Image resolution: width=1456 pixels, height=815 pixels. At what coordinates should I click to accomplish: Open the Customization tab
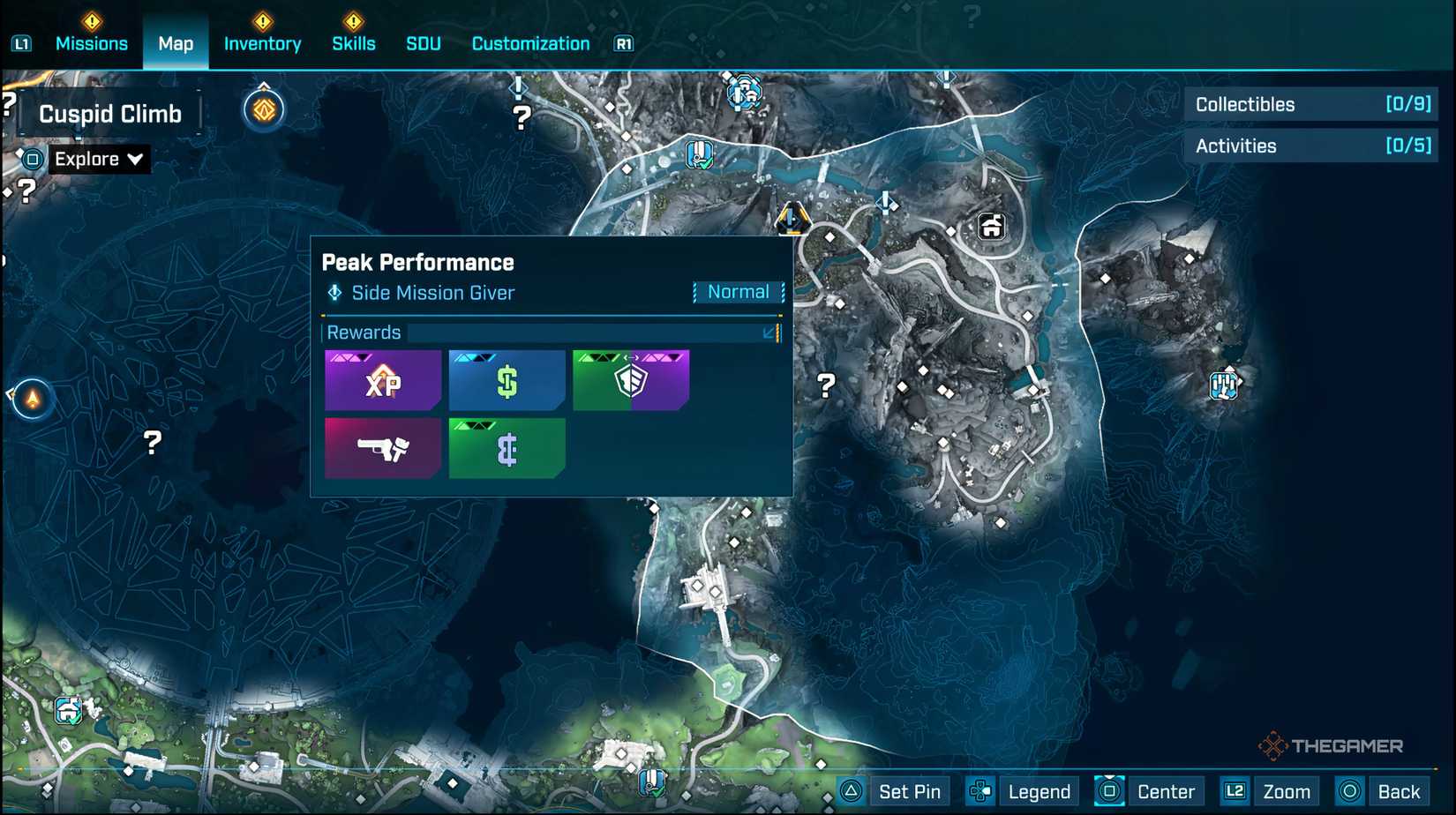click(x=530, y=43)
